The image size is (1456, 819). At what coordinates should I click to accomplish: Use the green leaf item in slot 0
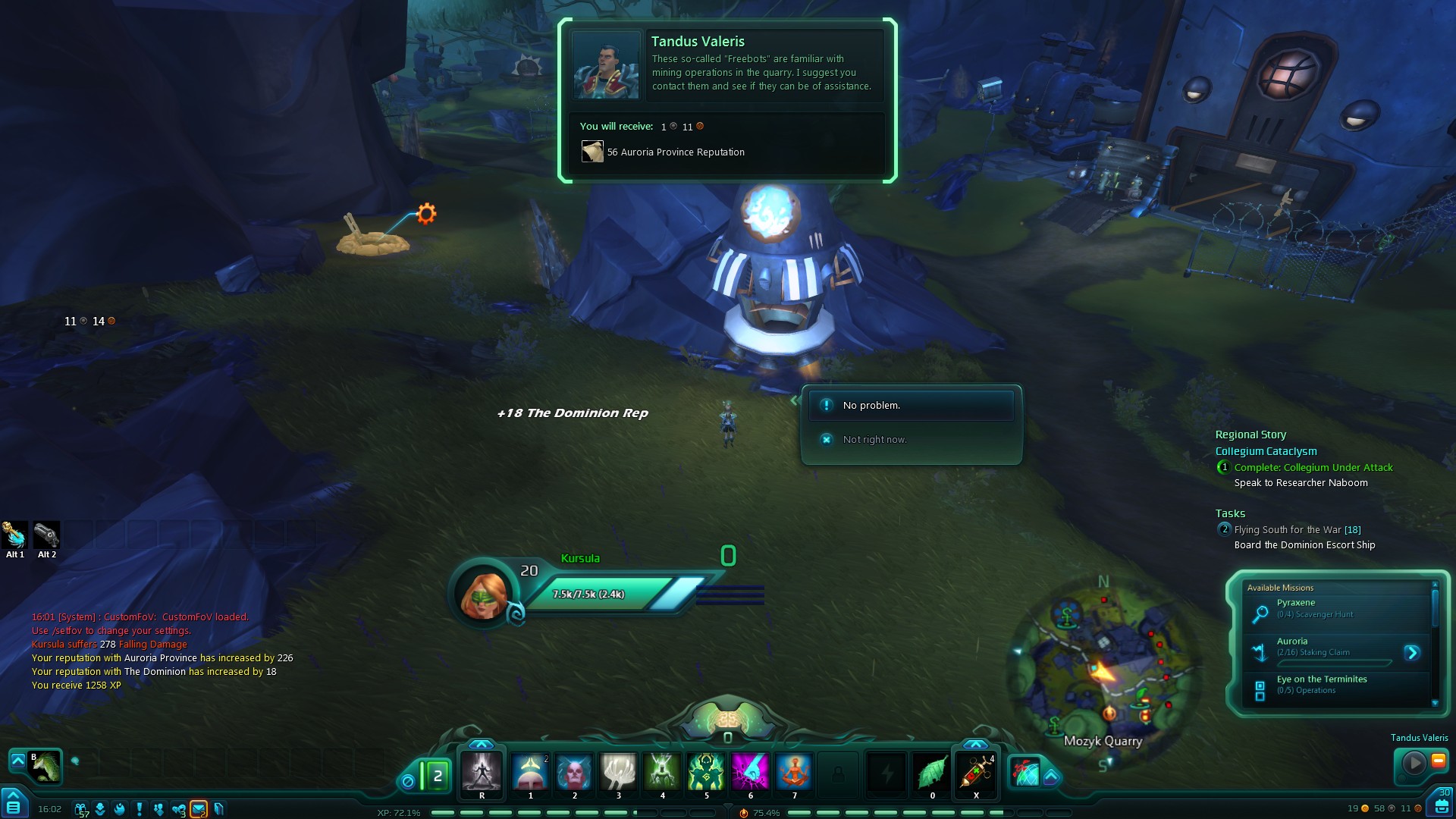932,772
